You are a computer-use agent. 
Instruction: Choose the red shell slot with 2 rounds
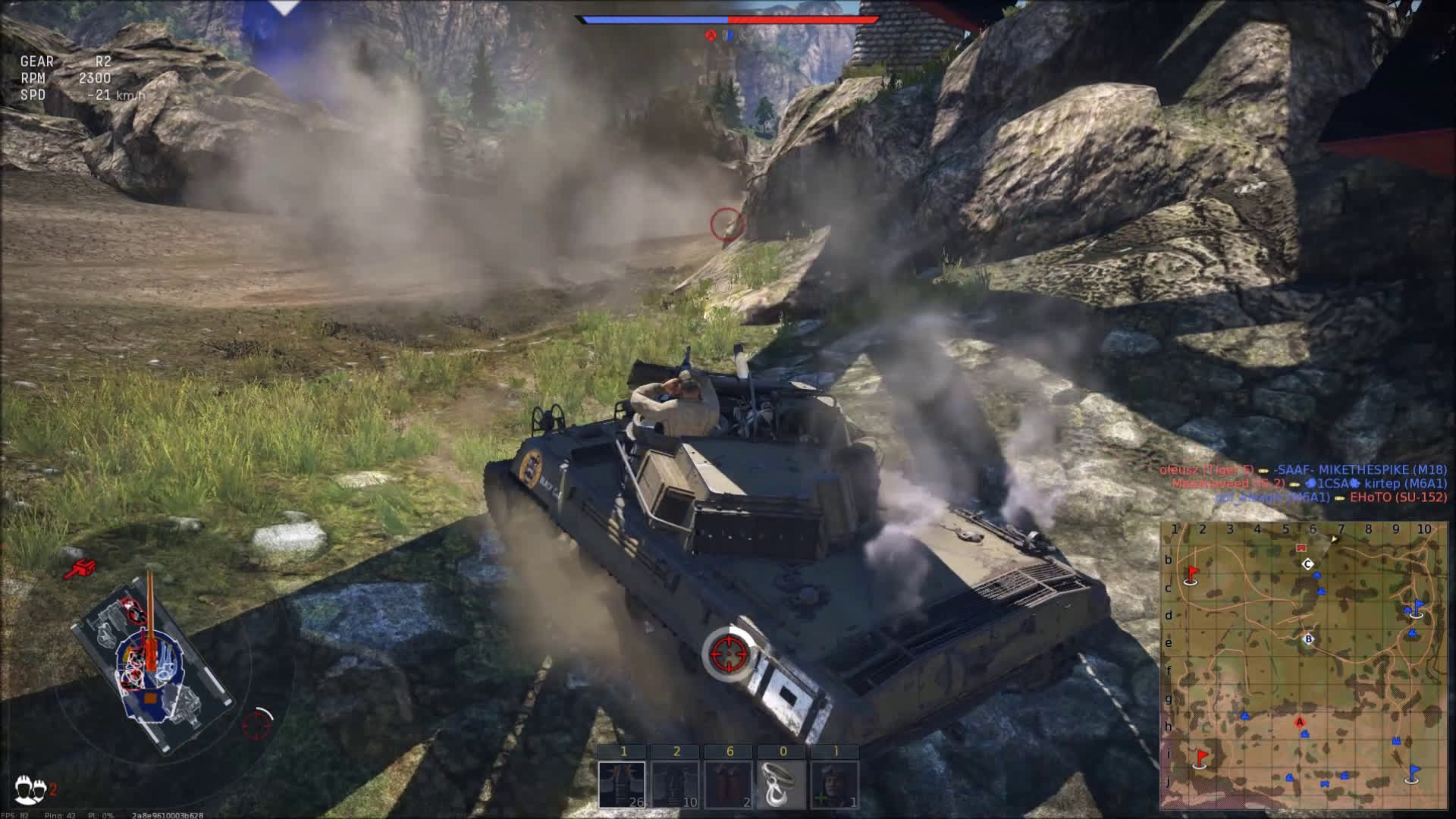728,784
